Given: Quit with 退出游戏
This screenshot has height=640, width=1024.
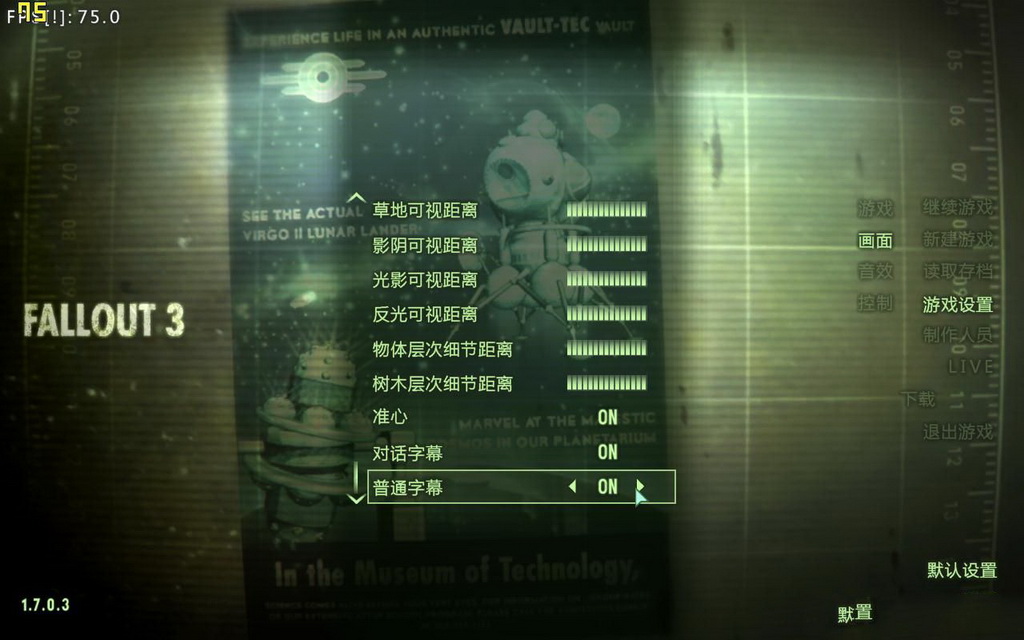Looking at the screenshot, I should (x=958, y=432).
